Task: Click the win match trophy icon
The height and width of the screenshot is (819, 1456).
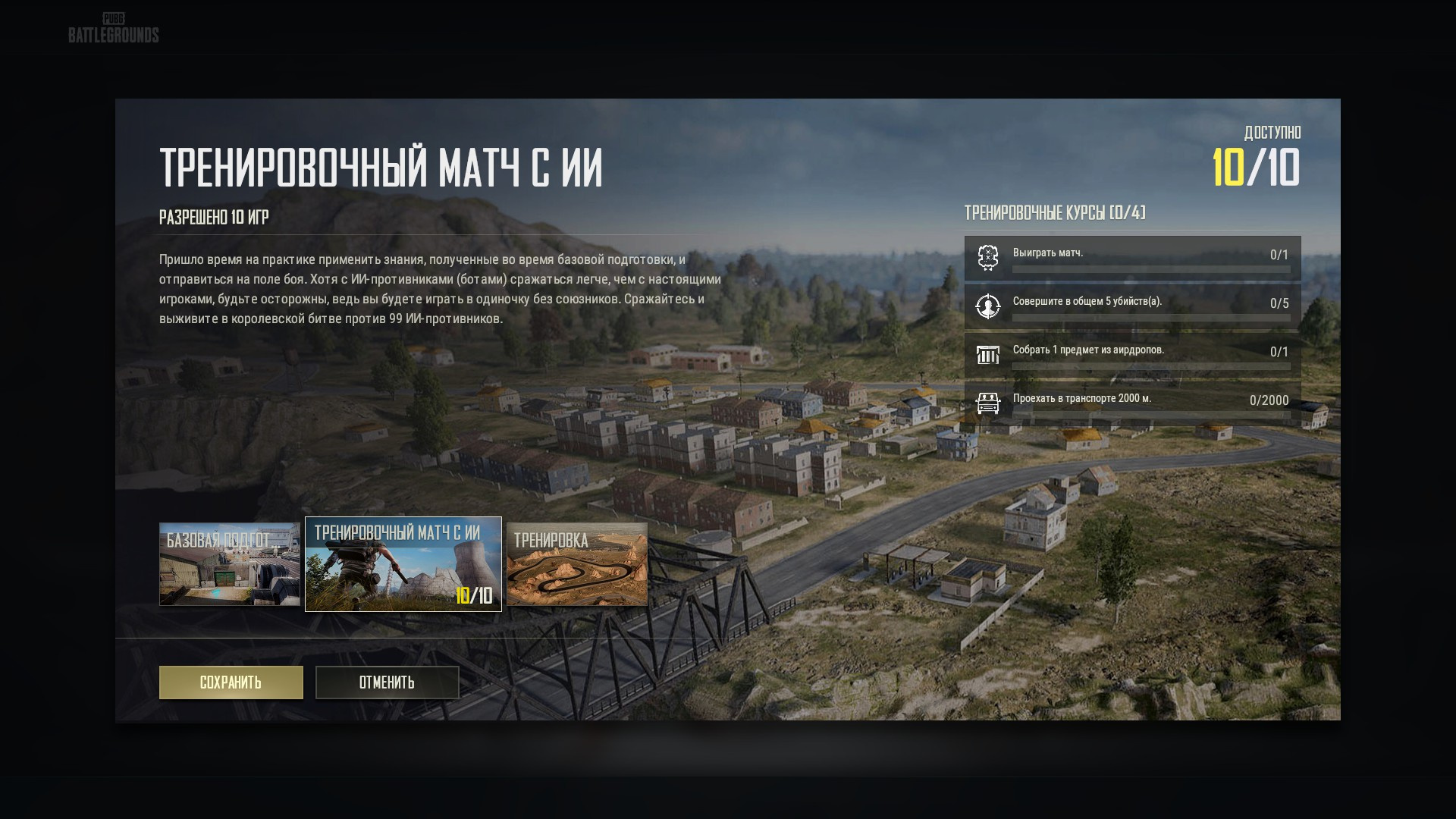Action: pos(987,258)
